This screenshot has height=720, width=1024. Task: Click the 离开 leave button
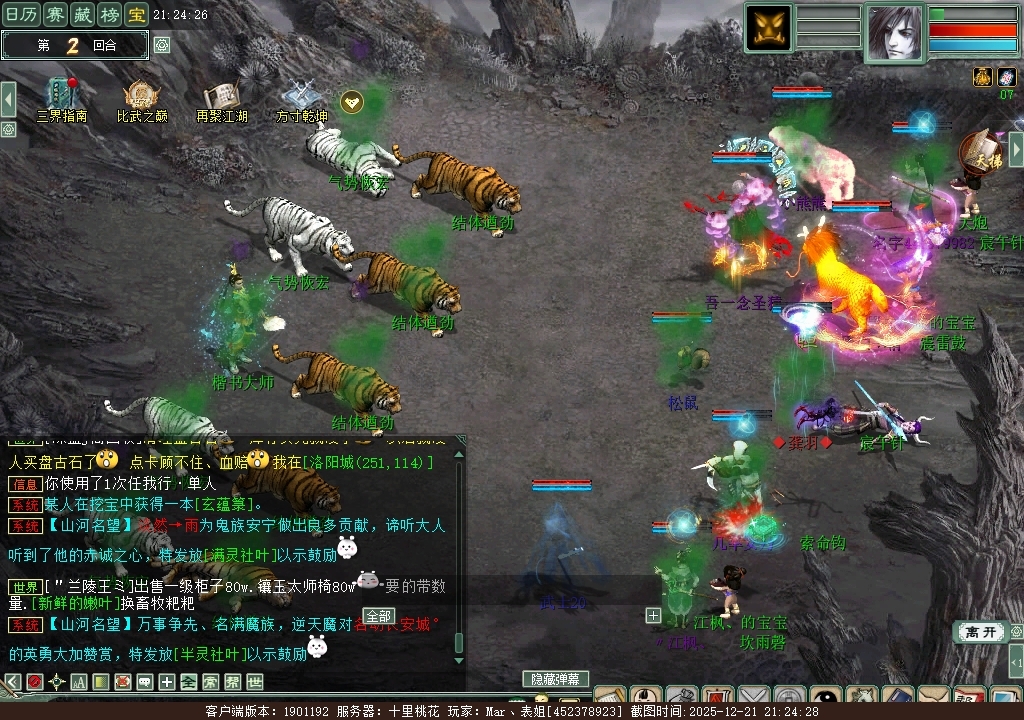[979, 632]
